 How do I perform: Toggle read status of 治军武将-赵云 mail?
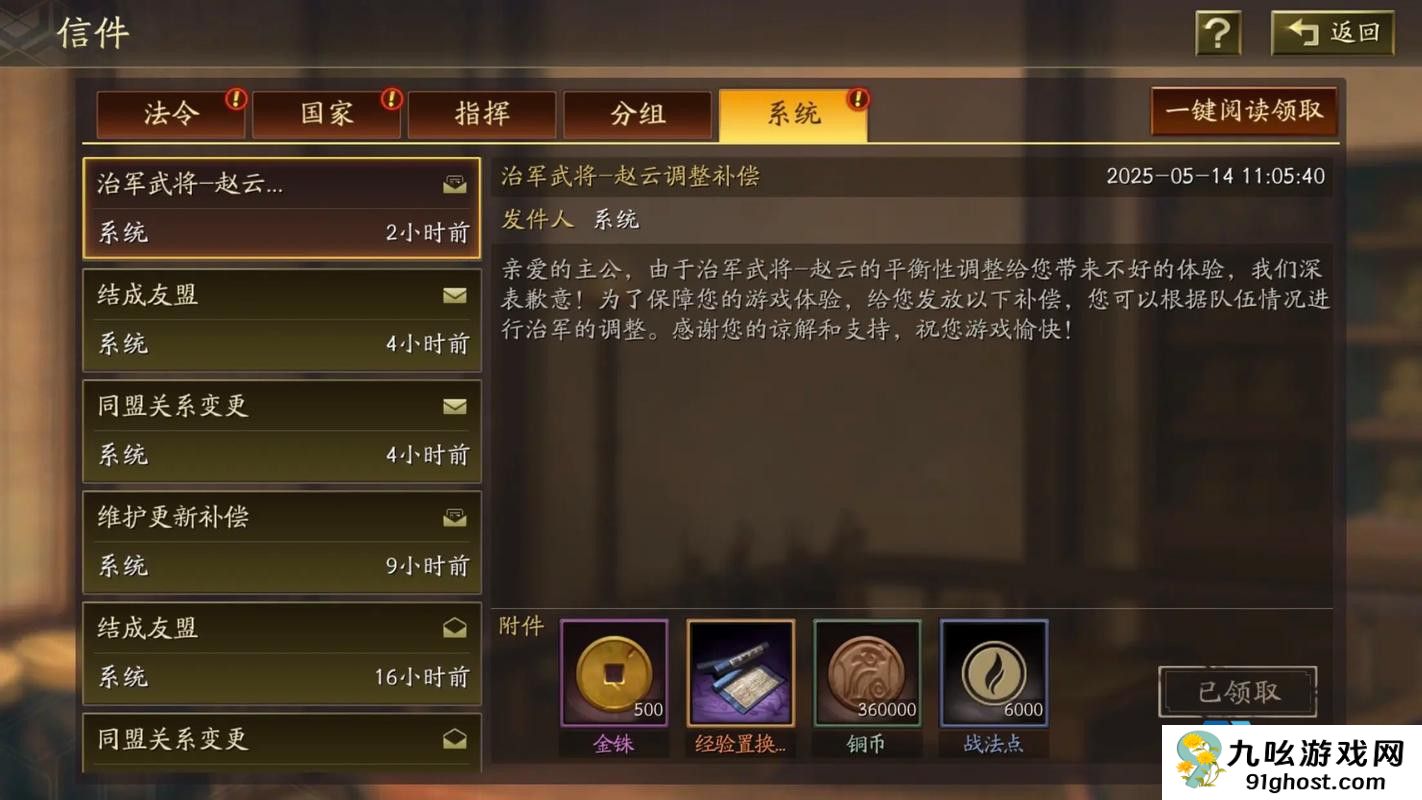click(455, 184)
